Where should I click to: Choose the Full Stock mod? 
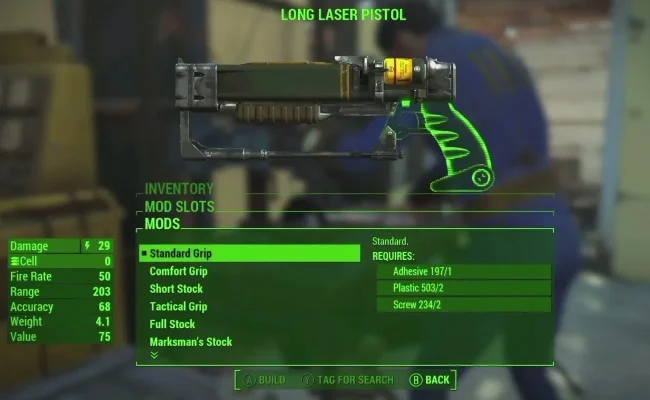pyautogui.click(x=172, y=324)
